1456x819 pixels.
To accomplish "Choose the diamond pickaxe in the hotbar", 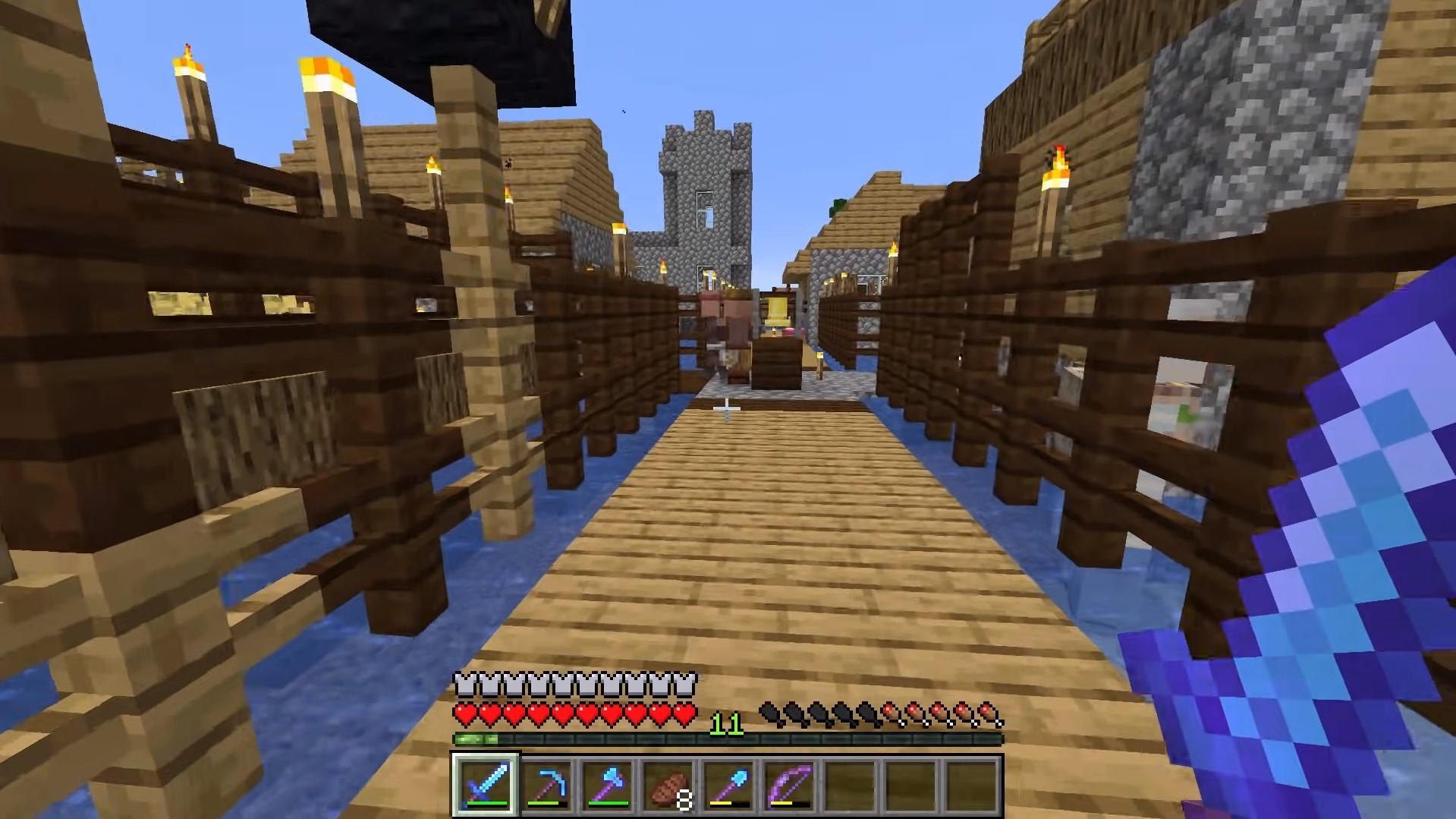I will (546, 785).
